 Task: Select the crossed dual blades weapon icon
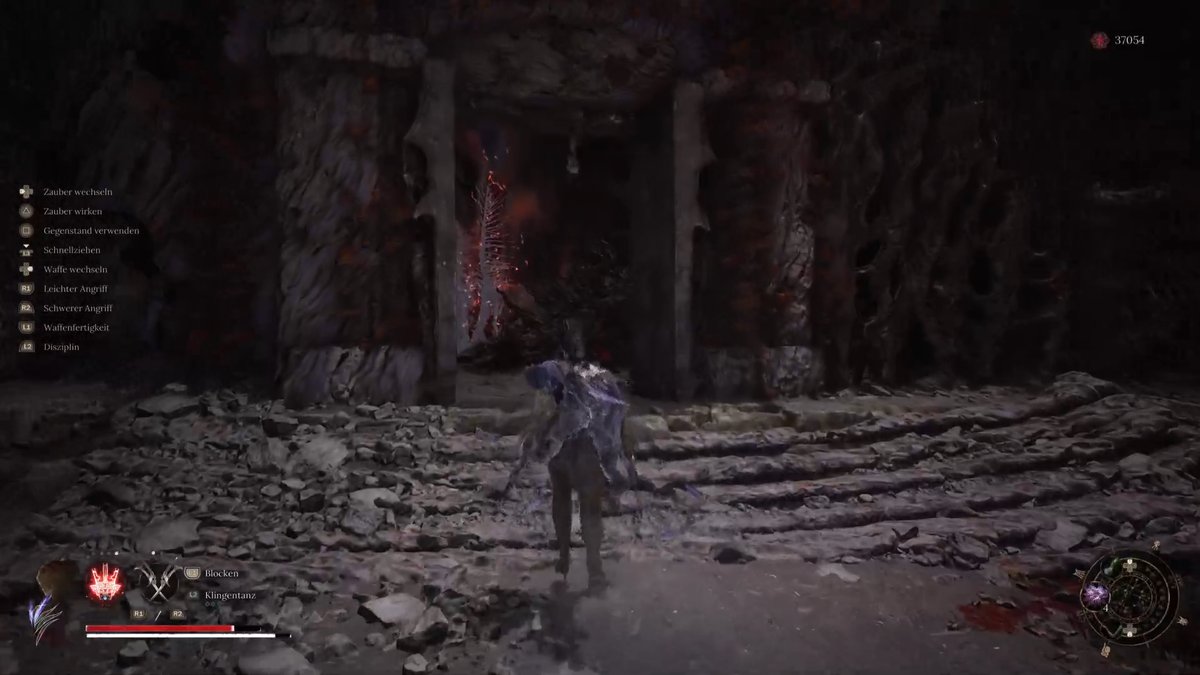(x=157, y=583)
